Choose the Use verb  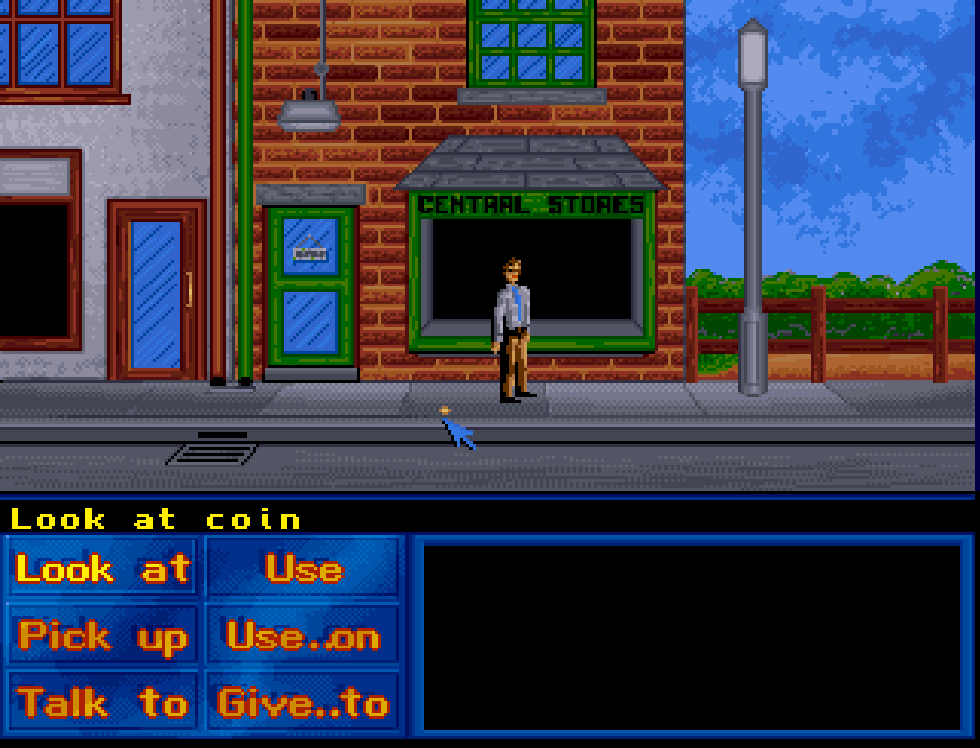point(304,569)
